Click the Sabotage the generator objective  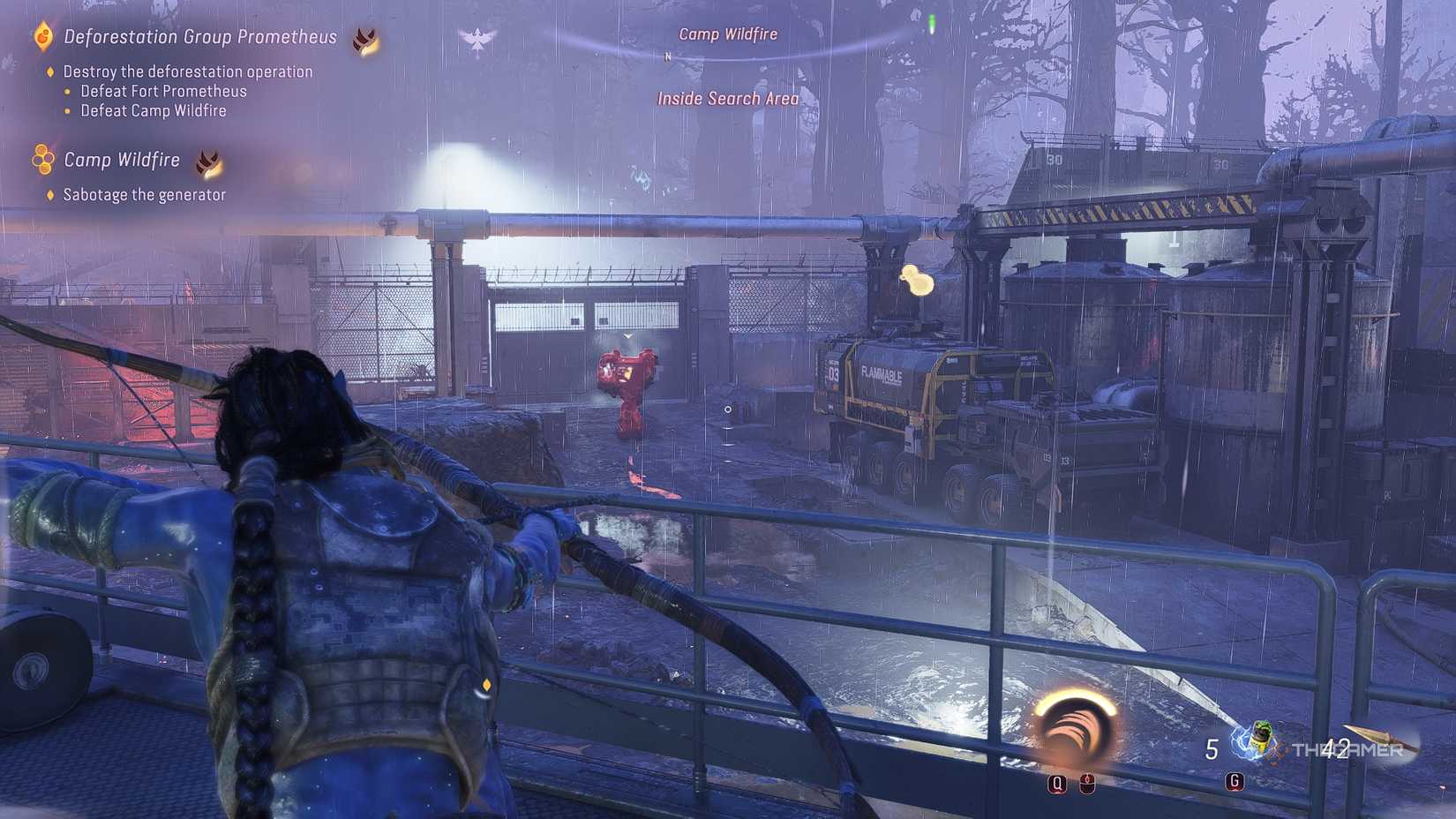pos(144,195)
